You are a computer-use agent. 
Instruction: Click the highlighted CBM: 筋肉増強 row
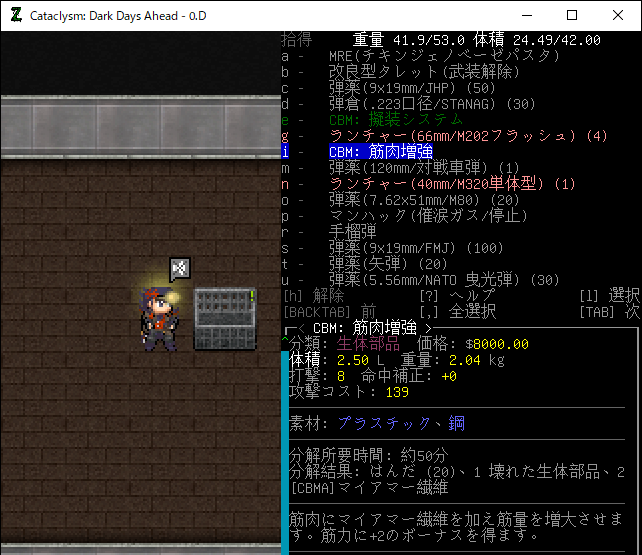point(381,152)
